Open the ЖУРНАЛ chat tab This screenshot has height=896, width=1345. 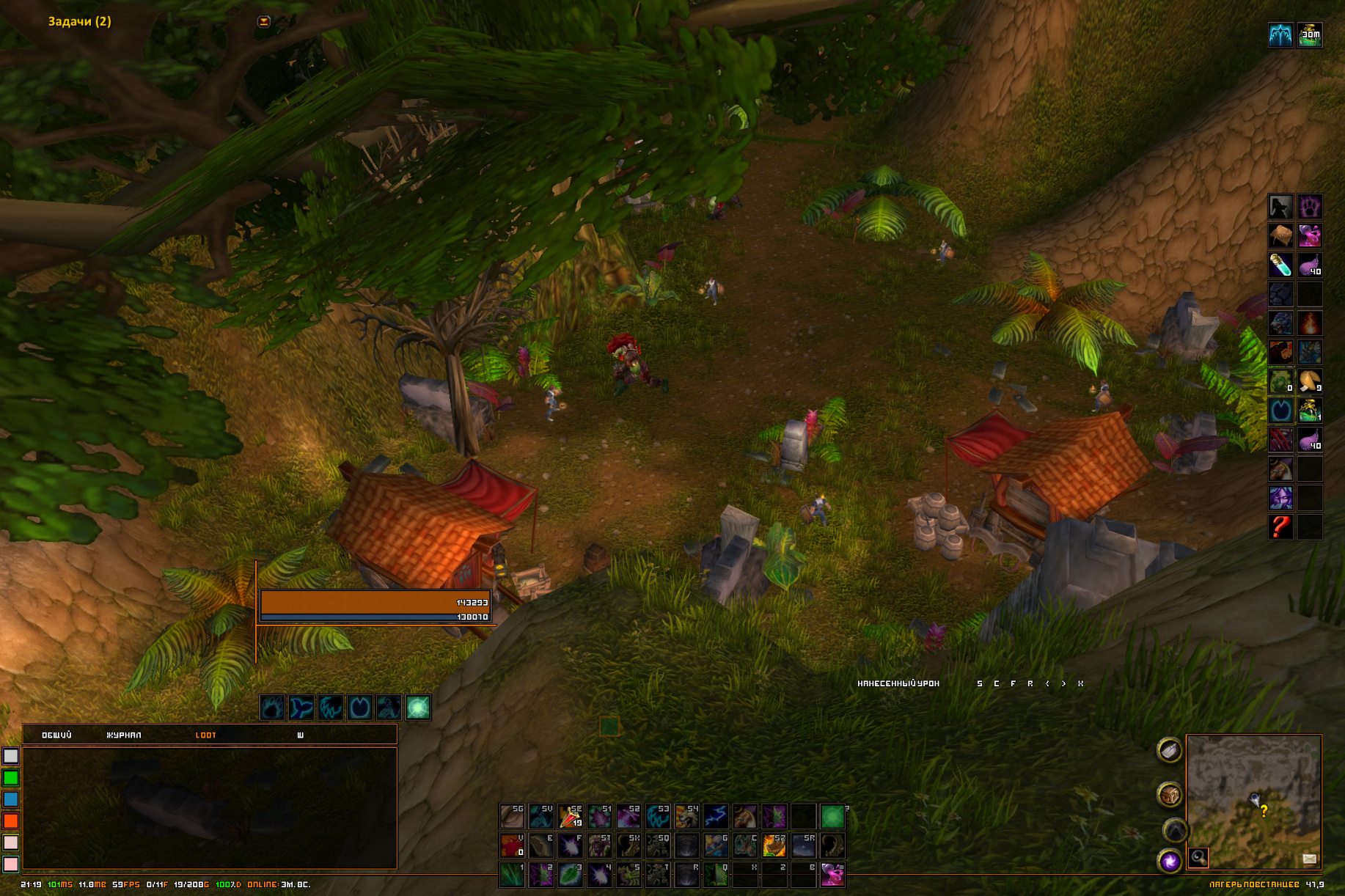(x=124, y=735)
